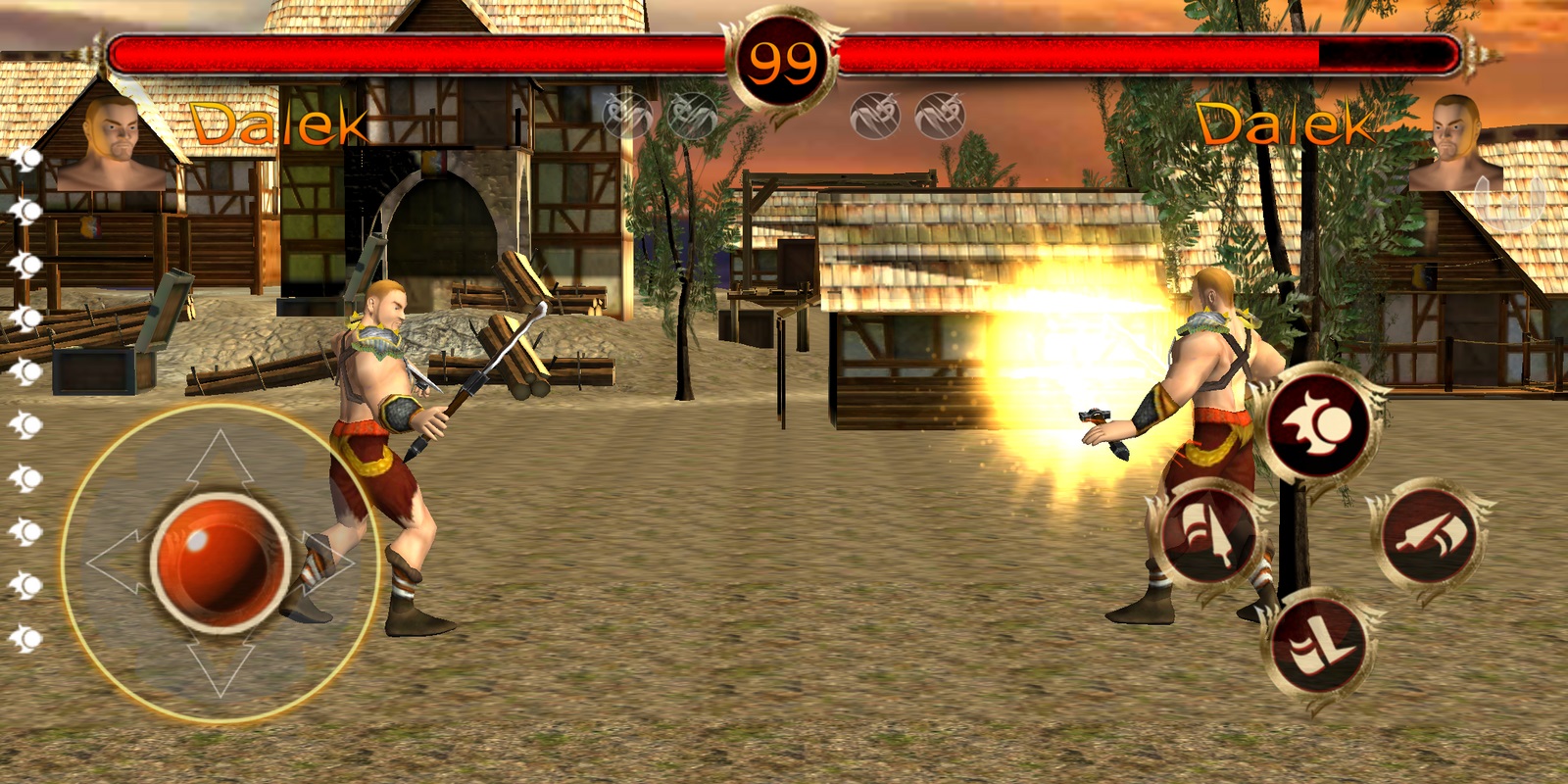1568x784 pixels.
Task: Tap the weapon strike attack button
Action: point(1209,534)
